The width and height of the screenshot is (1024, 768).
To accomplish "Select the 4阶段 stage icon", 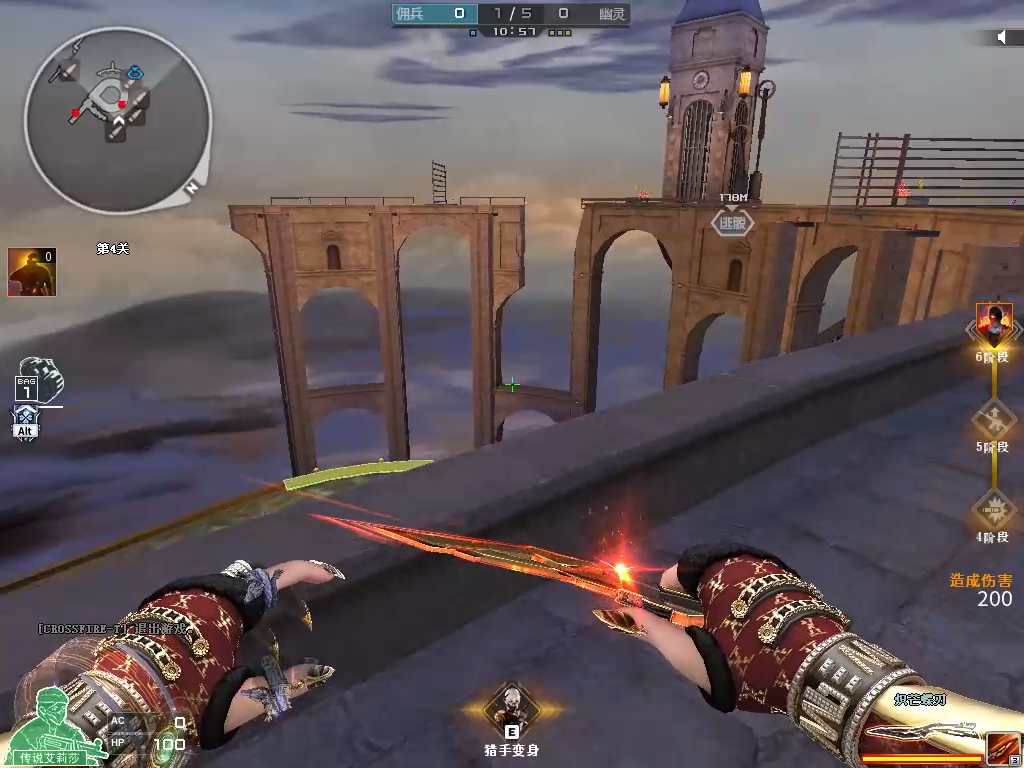I will click(x=993, y=509).
